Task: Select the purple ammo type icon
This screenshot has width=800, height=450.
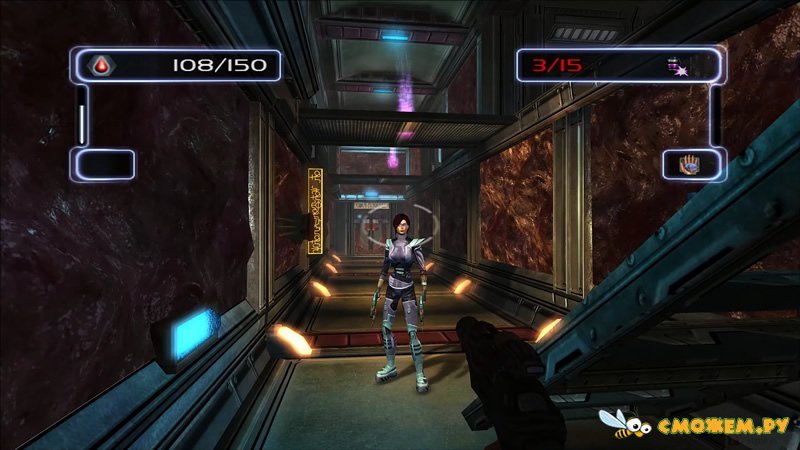Action: pos(679,67)
